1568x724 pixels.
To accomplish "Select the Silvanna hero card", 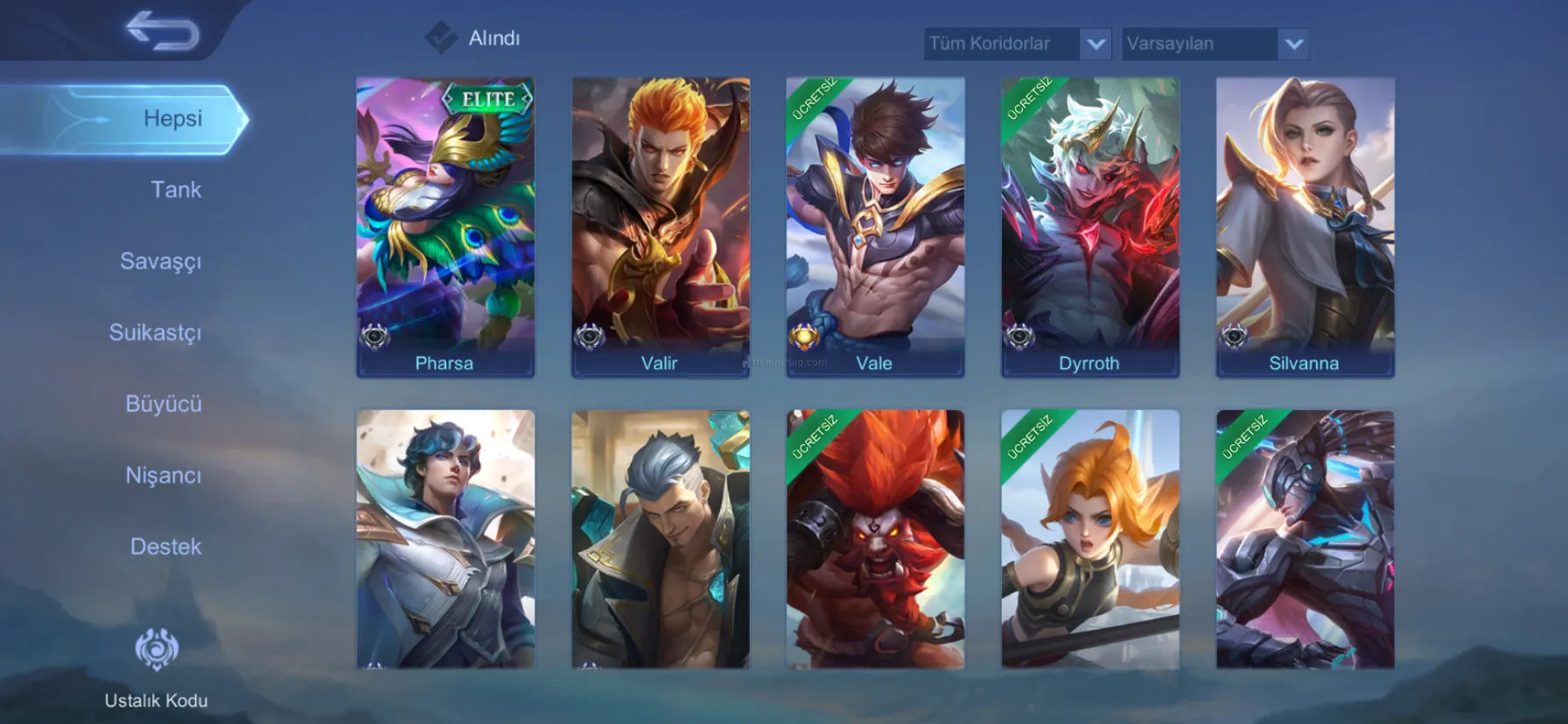I will point(1305,227).
